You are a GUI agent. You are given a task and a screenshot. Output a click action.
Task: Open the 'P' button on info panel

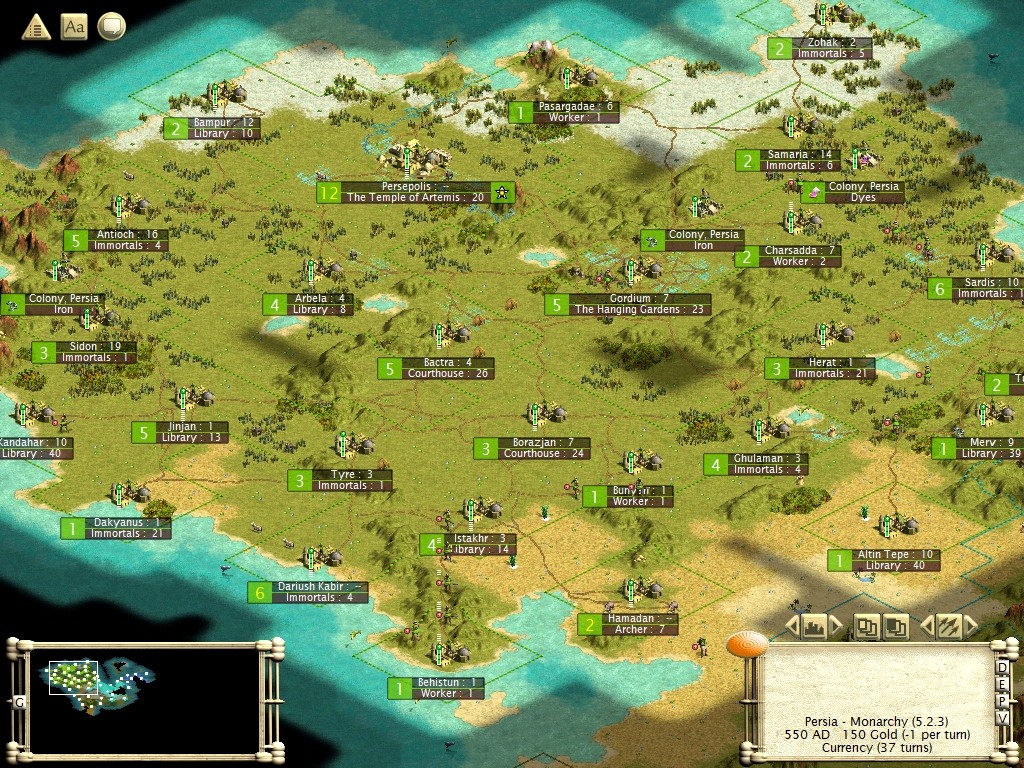pos(1002,702)
